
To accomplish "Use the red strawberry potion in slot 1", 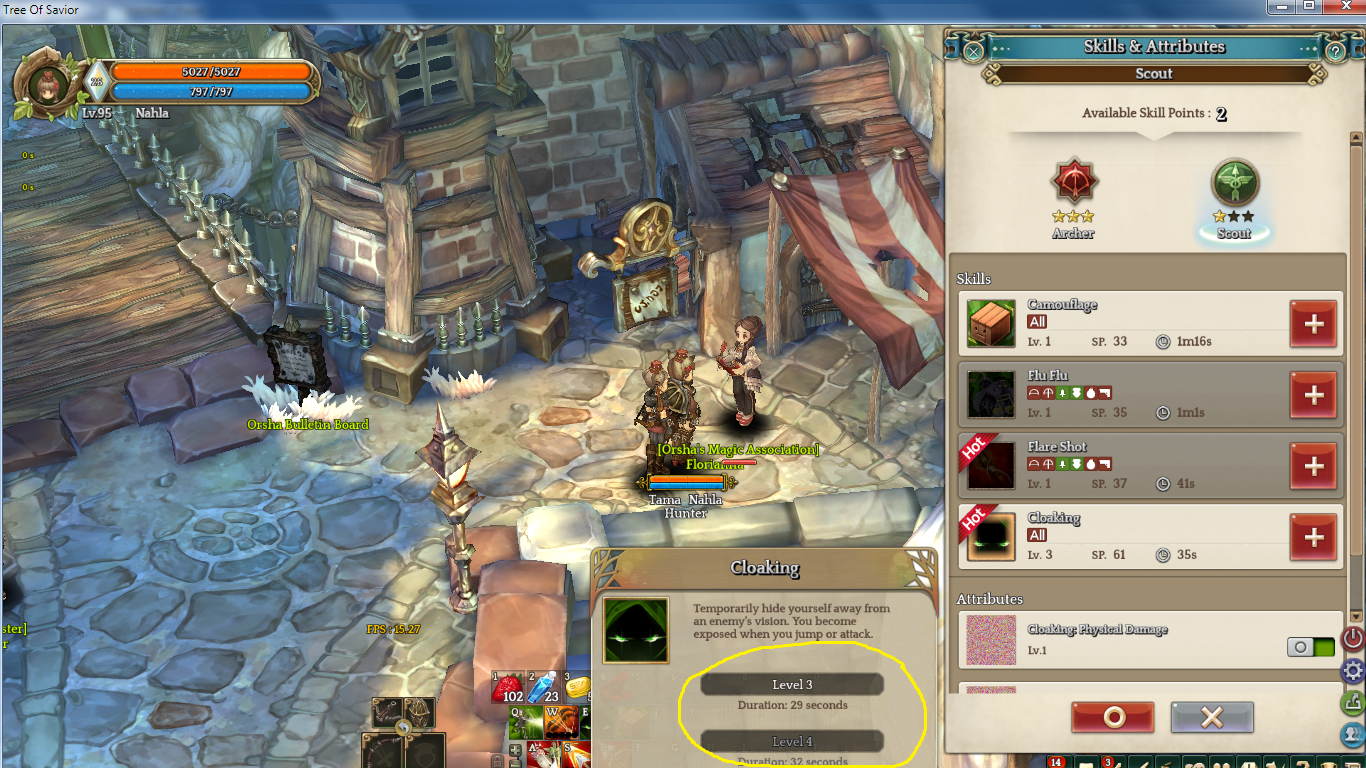I will click(509, 688).
